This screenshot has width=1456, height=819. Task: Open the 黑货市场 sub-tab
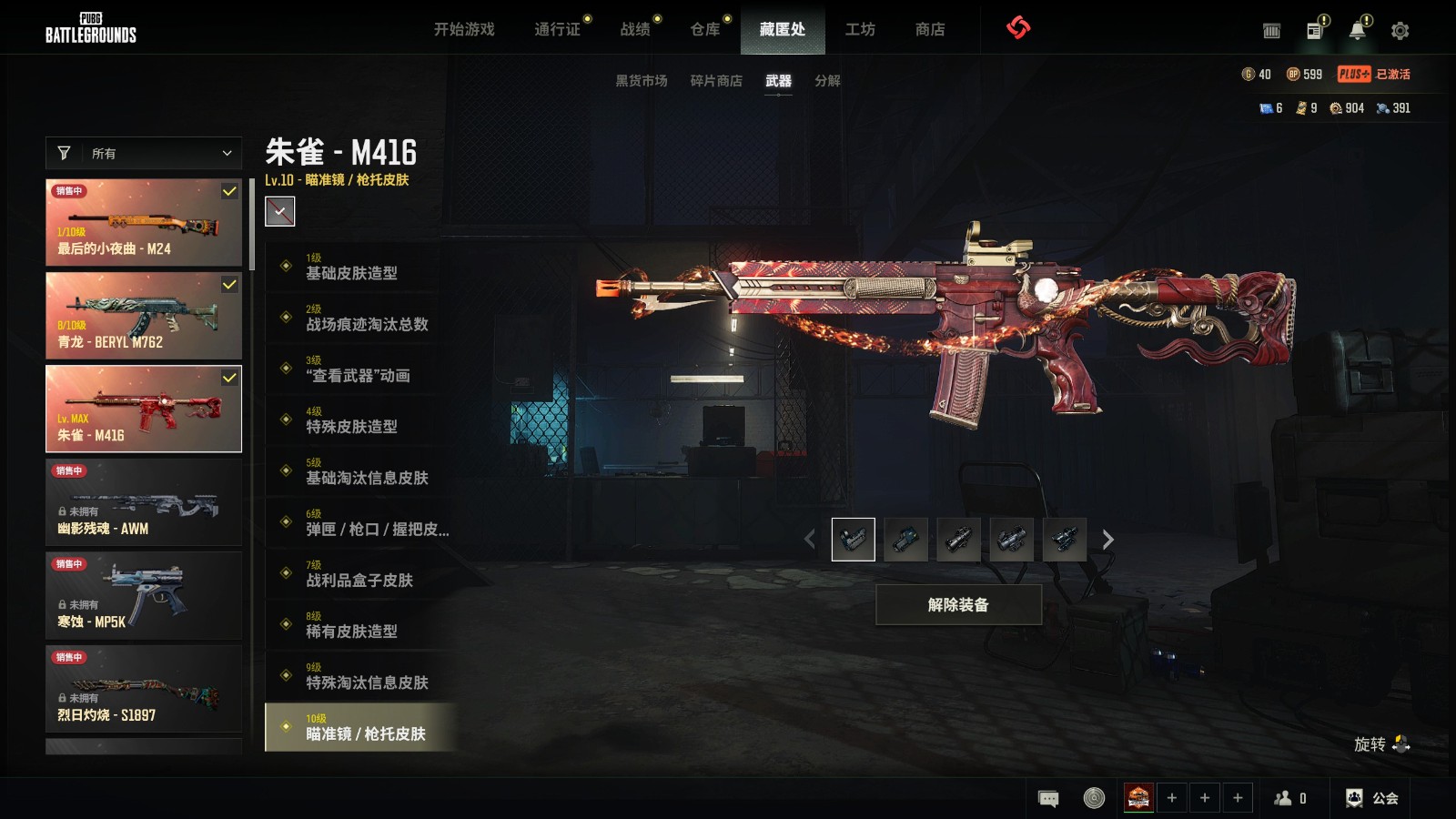[x=642, y=81]
